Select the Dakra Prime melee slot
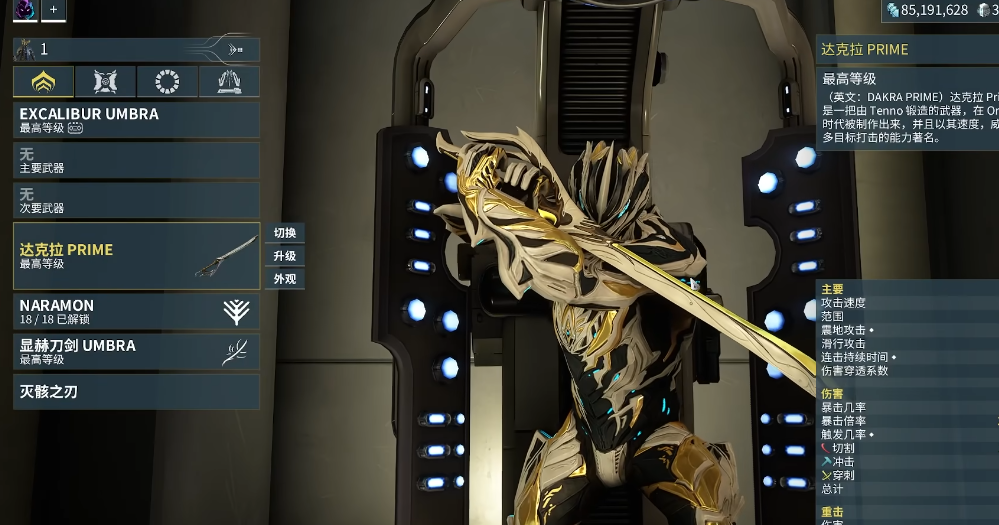The height and width of the screenshot is (525, 999). coord(136,256)
